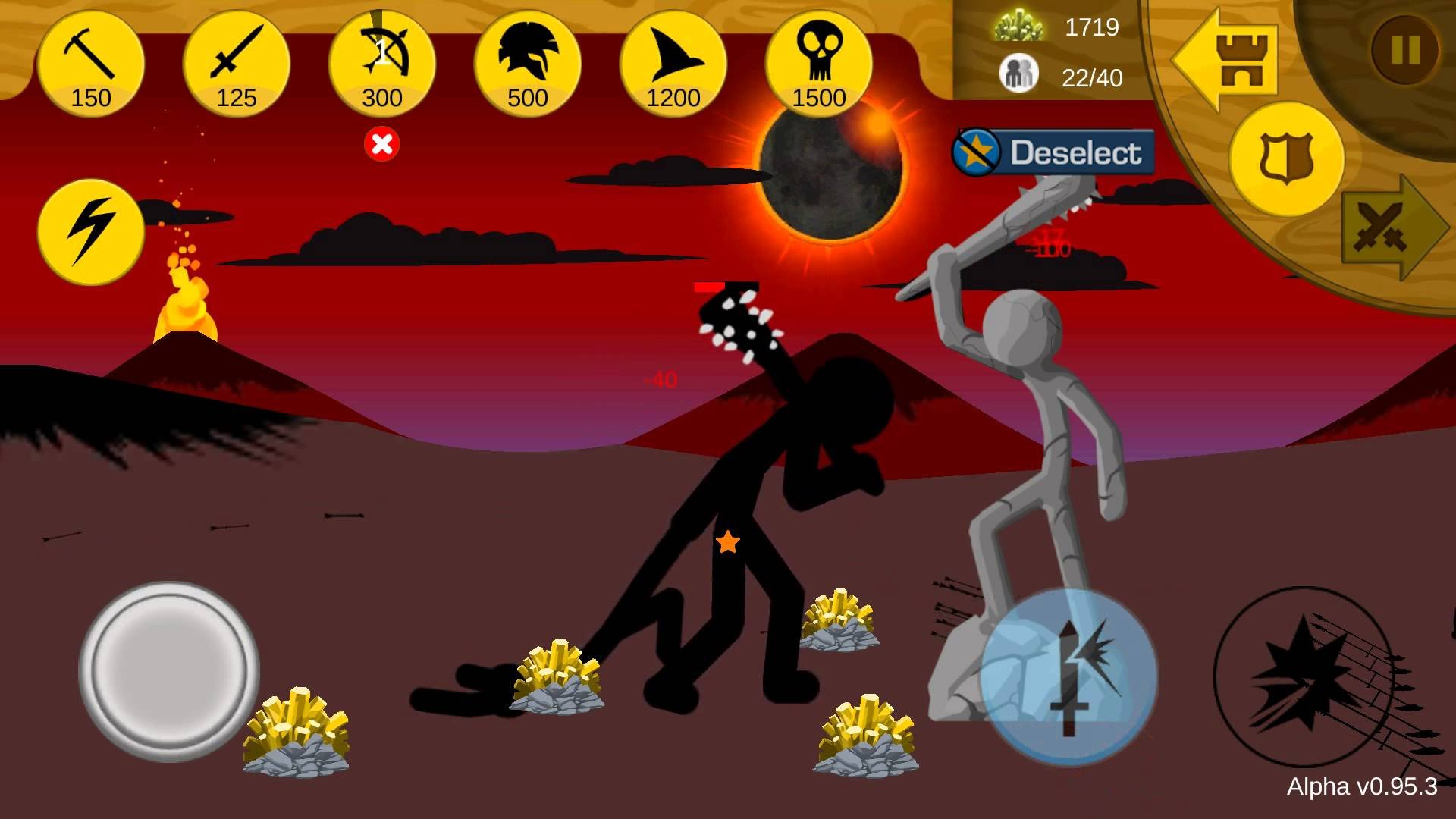Train a miner for 150 gold
Image resolution: width=1456 pixels, height=819 pixels.
tap(91, 64)
